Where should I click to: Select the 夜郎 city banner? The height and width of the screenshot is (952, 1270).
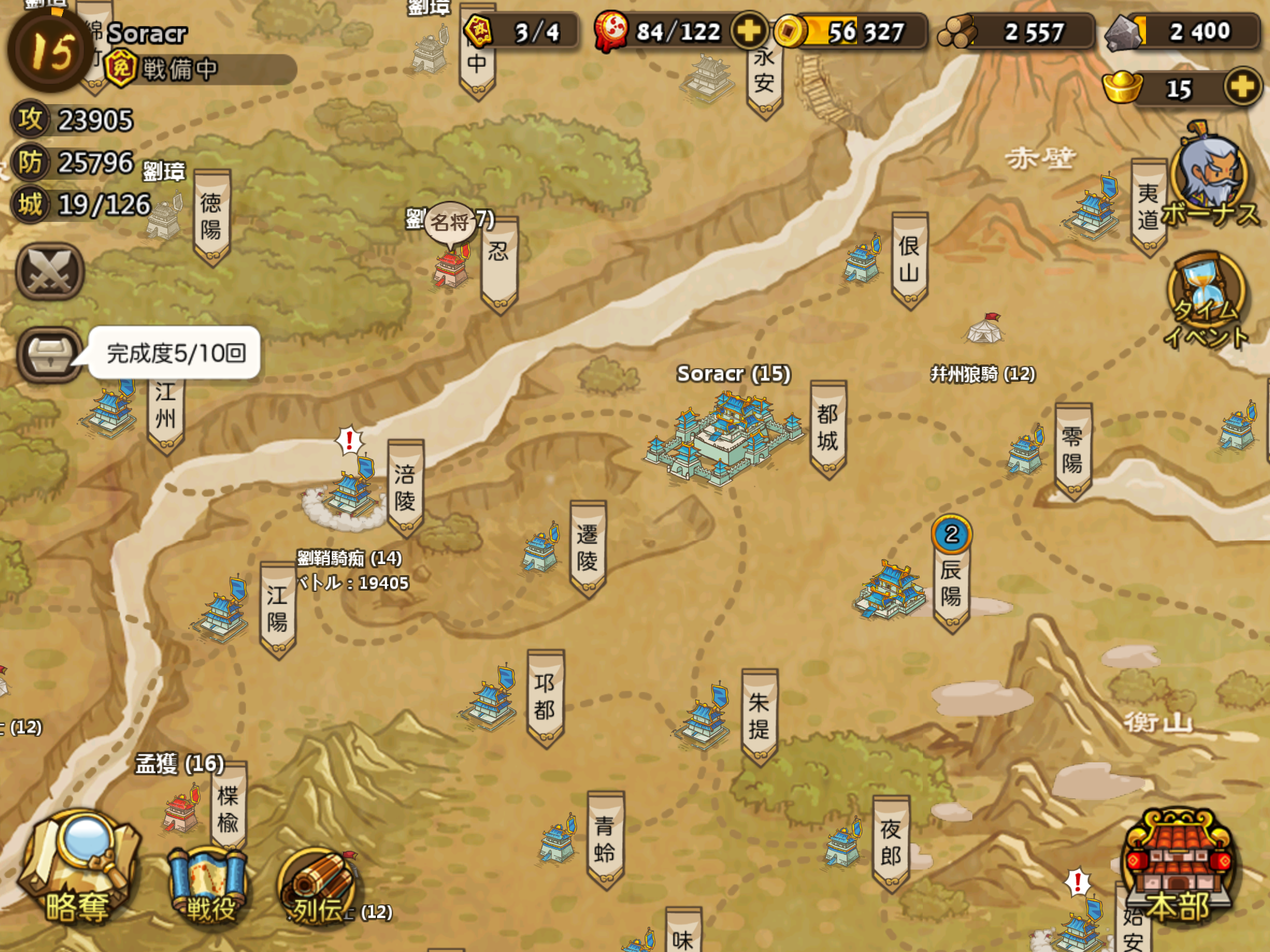pyautogui.click(x=890, y=843)
